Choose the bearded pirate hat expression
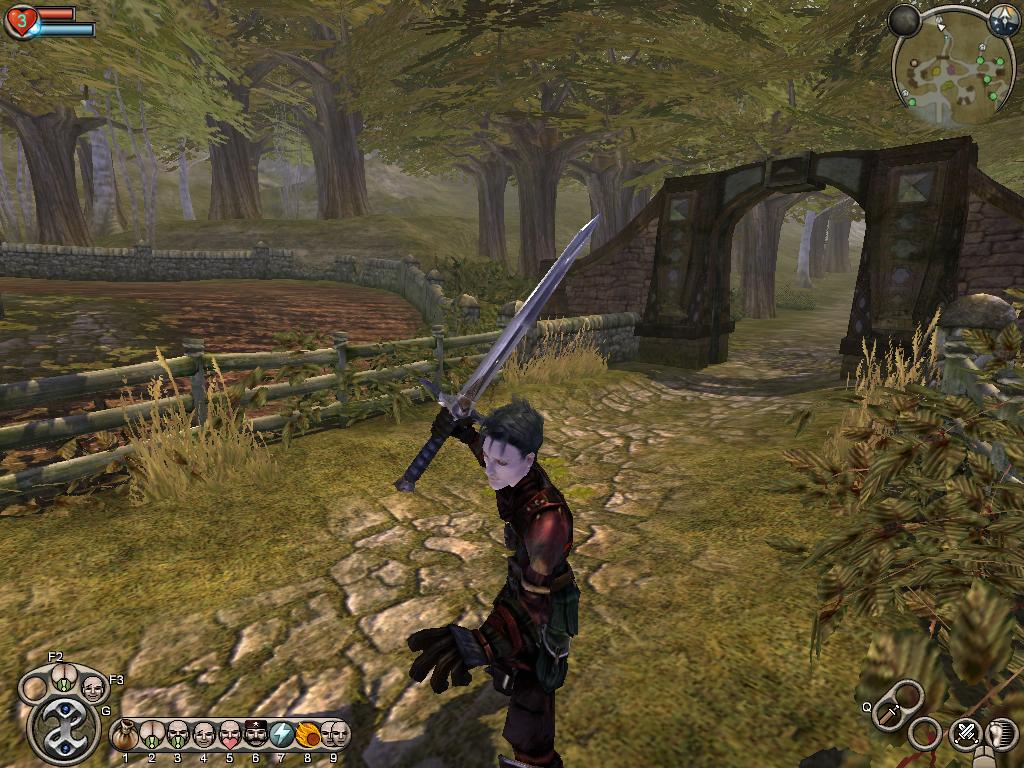This screenshot has width=1024, height=768. click(255, 737)
